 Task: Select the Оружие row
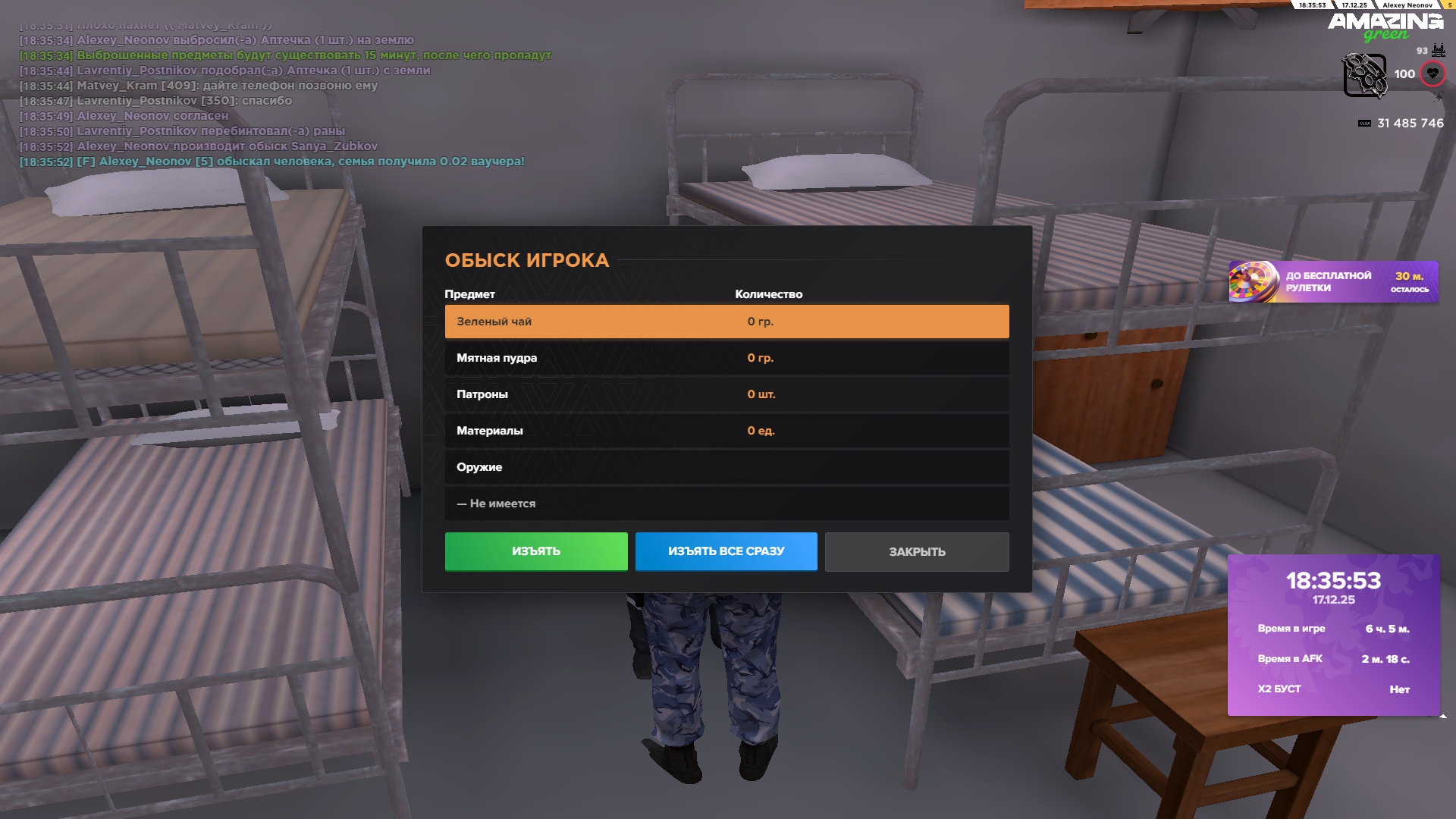726,467
